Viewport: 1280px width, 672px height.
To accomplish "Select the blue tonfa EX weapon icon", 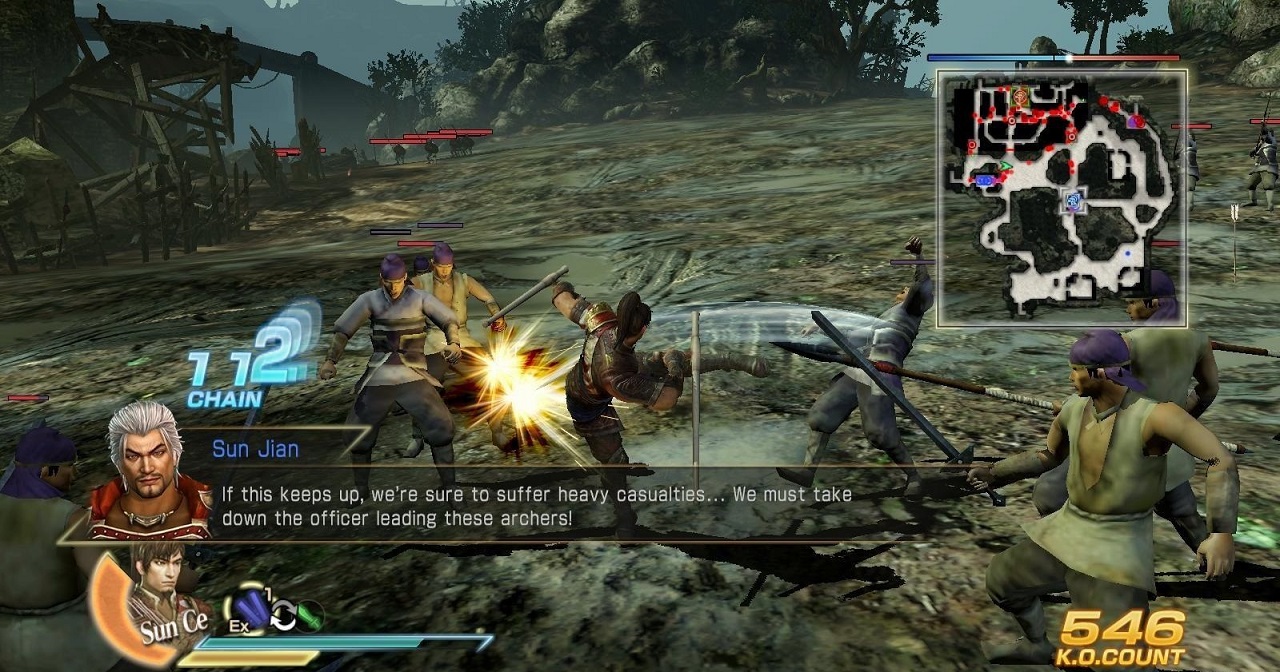I will 251,609.
